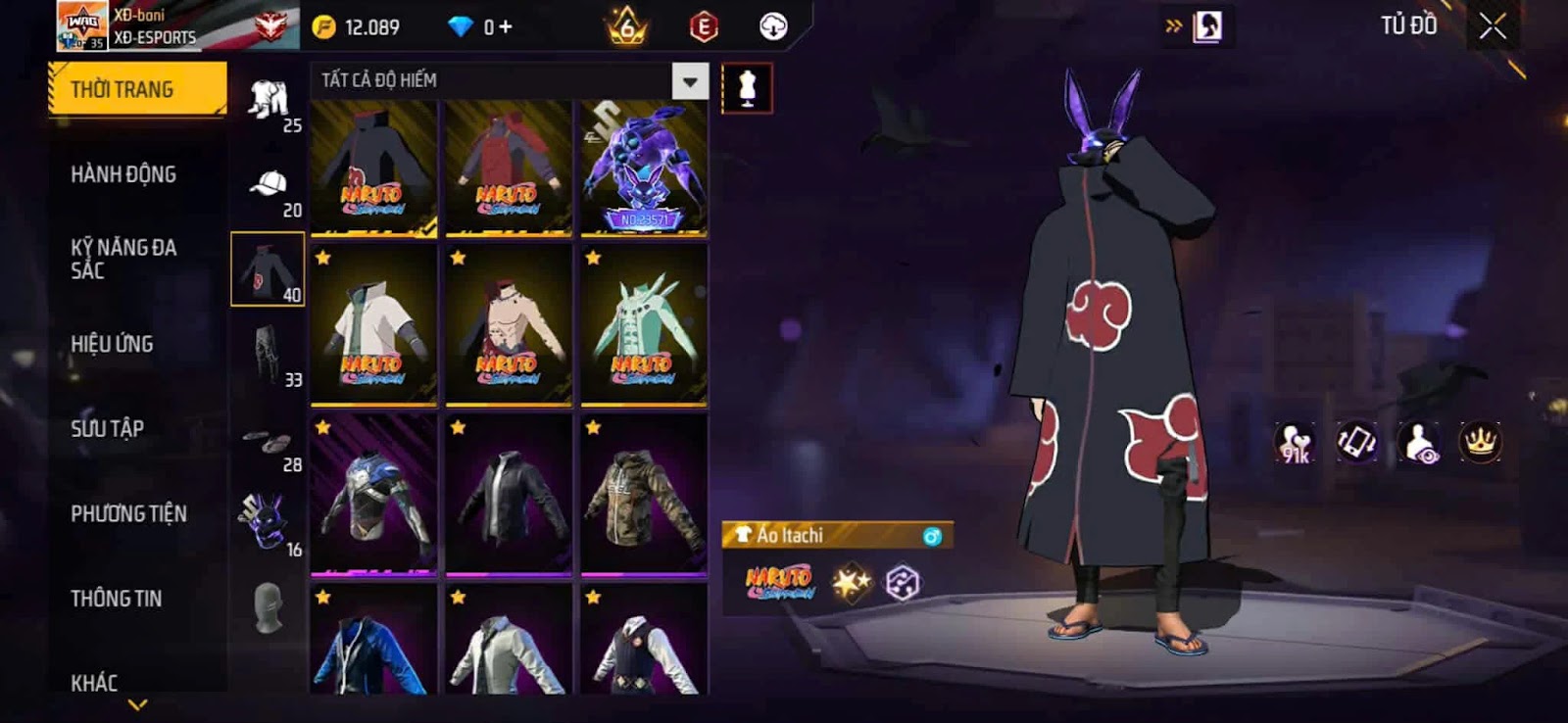Select the camouflage hoodie item
This screenshot has height=723, width=1568.
pos(644,494)
